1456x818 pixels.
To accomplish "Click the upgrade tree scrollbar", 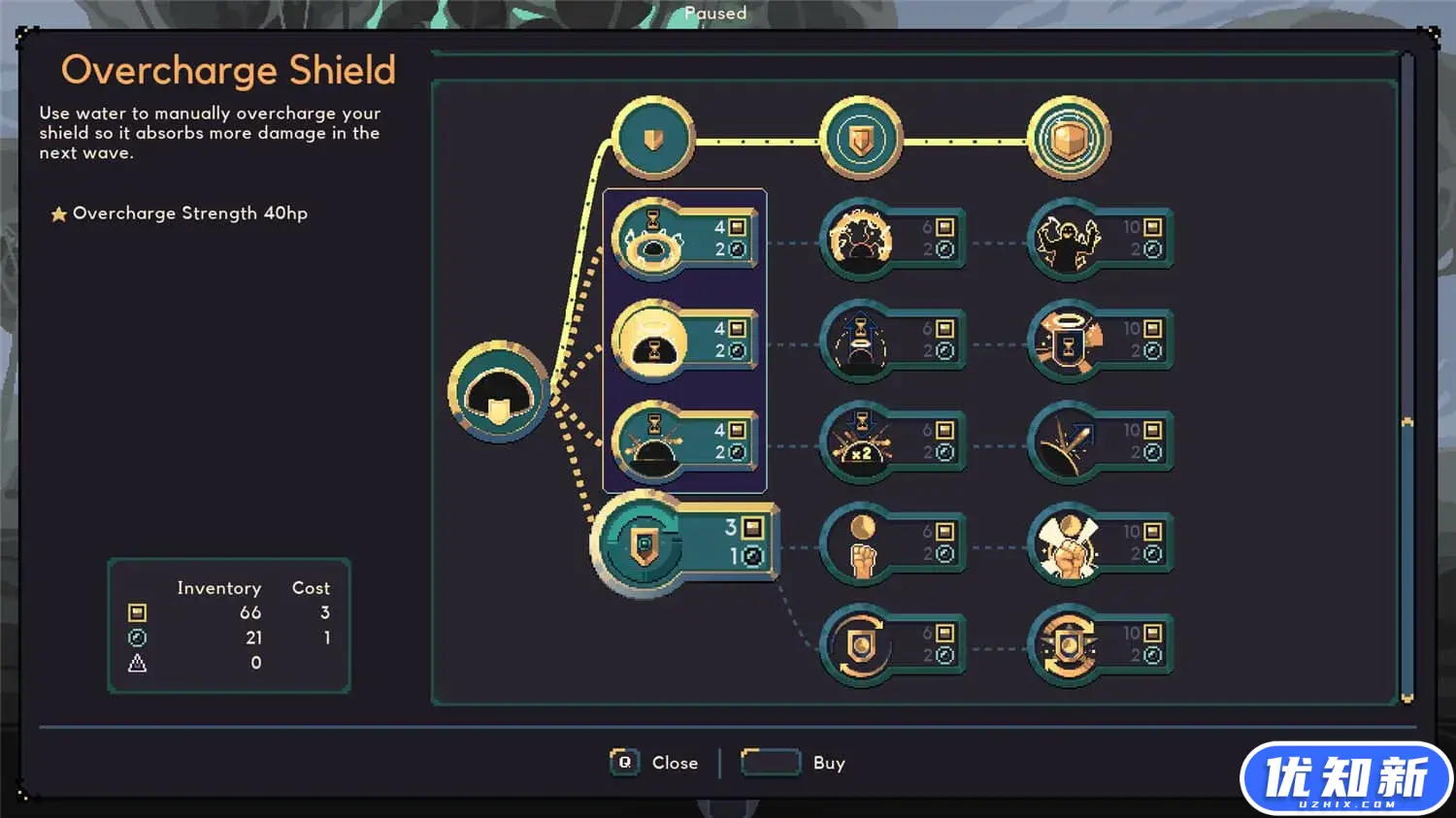I will coord(1406,388).
